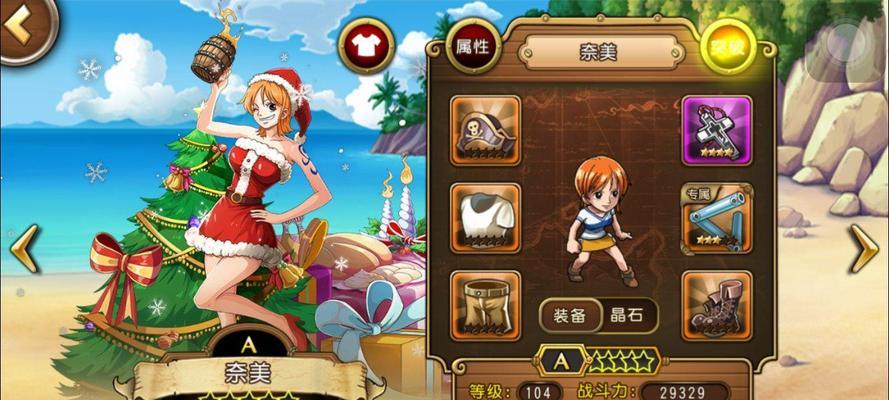This screenshot has height=400, width=889.
Task: Select the 专属 exclusive blue staff weapon slot
Action: pos(716,218)
